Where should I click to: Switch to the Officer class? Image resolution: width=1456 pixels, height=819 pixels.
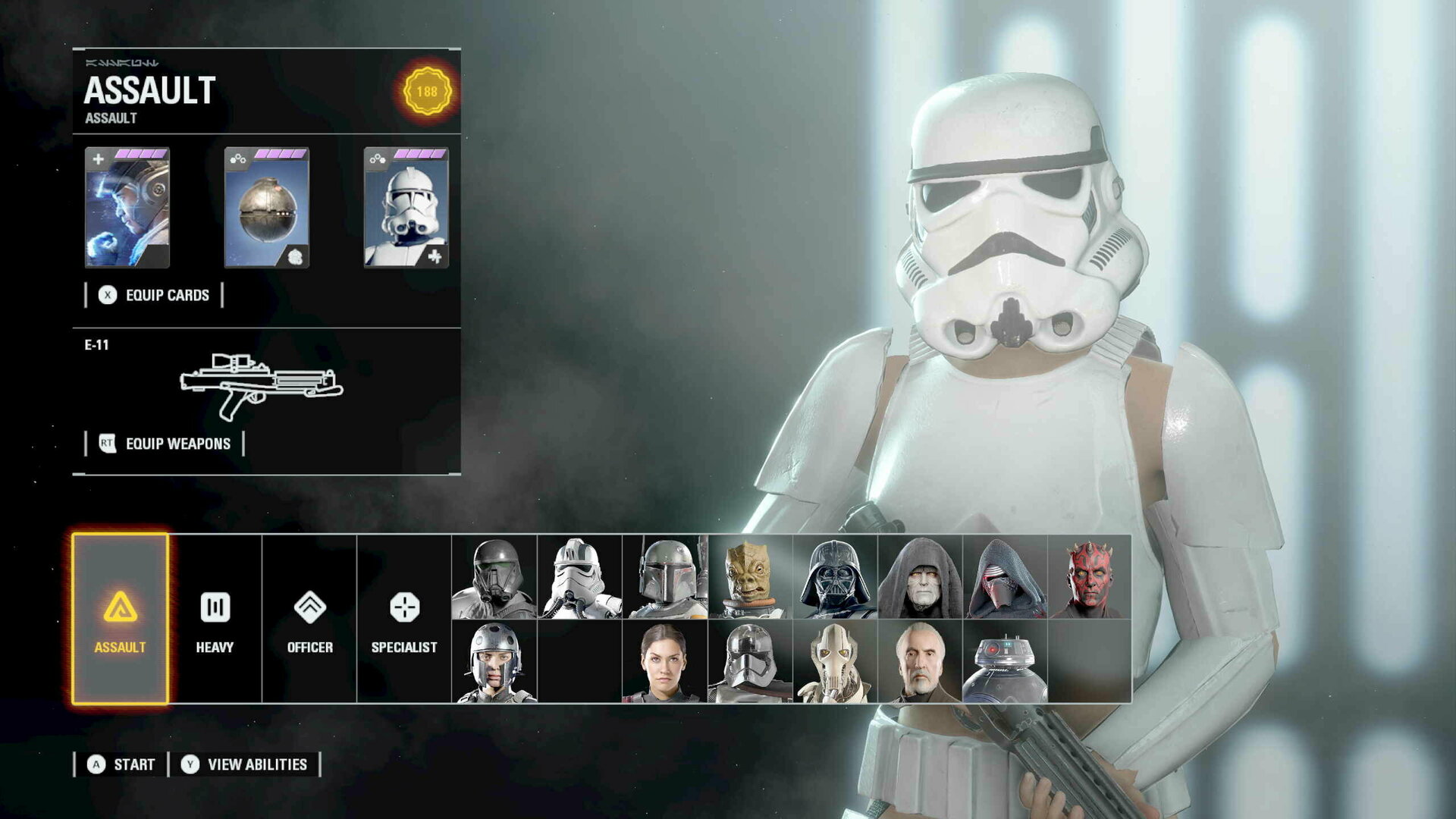coord(309,619)
